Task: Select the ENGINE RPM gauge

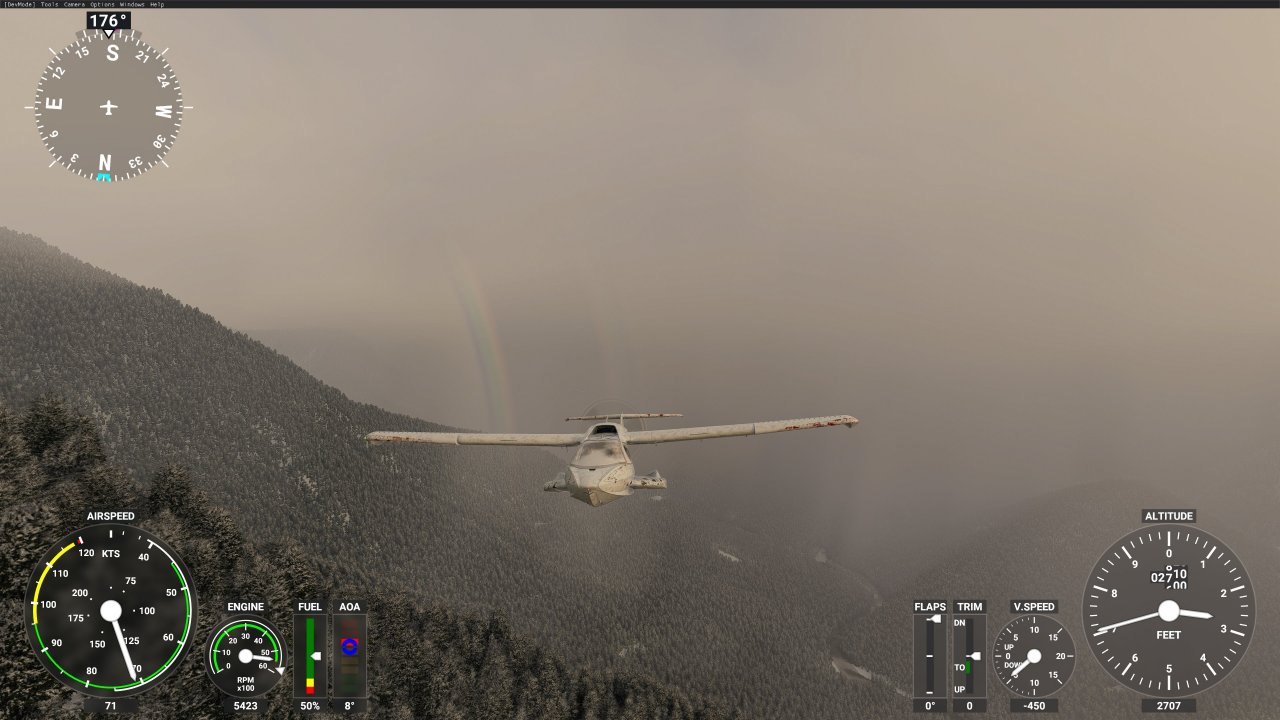Action: [x=245, y=657]
